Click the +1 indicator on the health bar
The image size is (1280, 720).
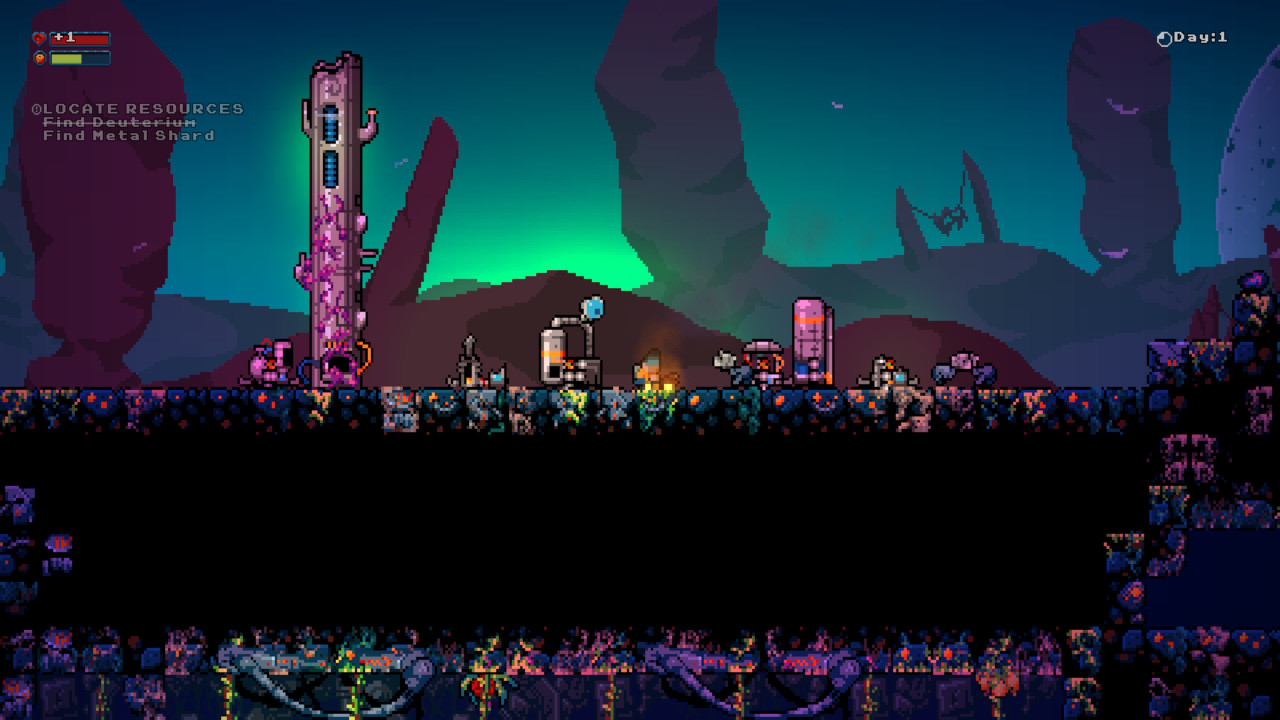click(x=64, y=37)
